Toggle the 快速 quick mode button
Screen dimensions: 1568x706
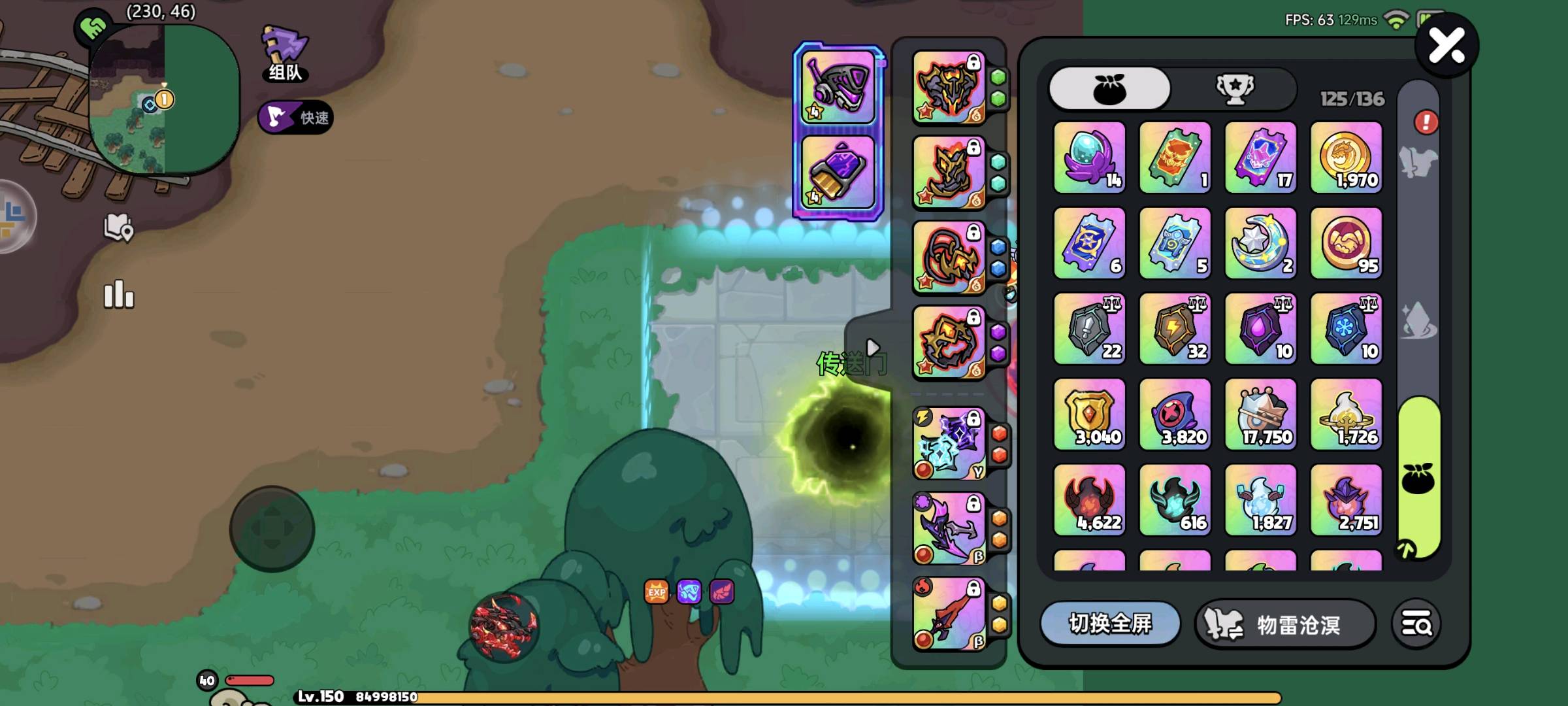click(x=296, y=118)
